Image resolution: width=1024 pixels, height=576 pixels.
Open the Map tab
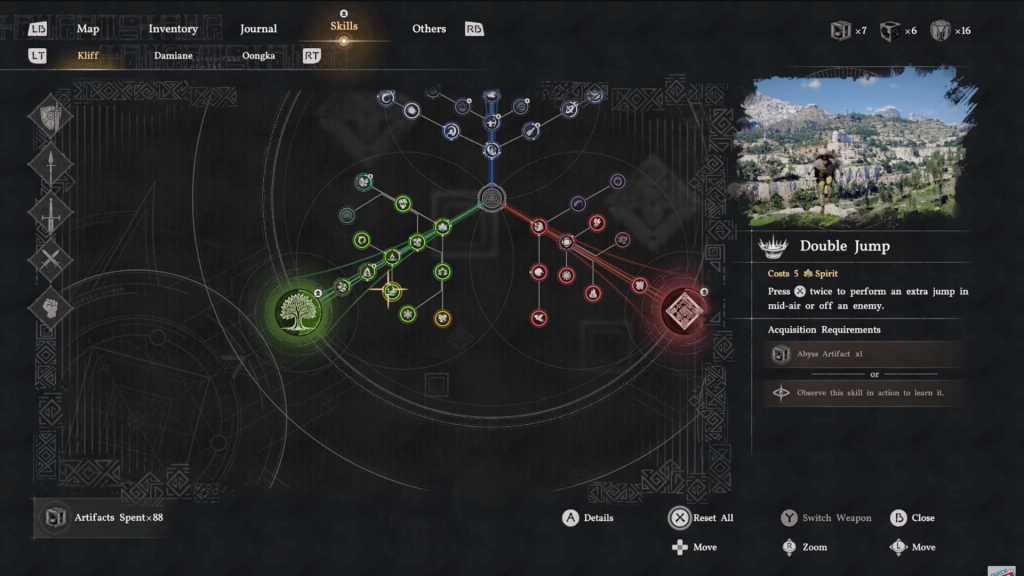tap(88, 29)
